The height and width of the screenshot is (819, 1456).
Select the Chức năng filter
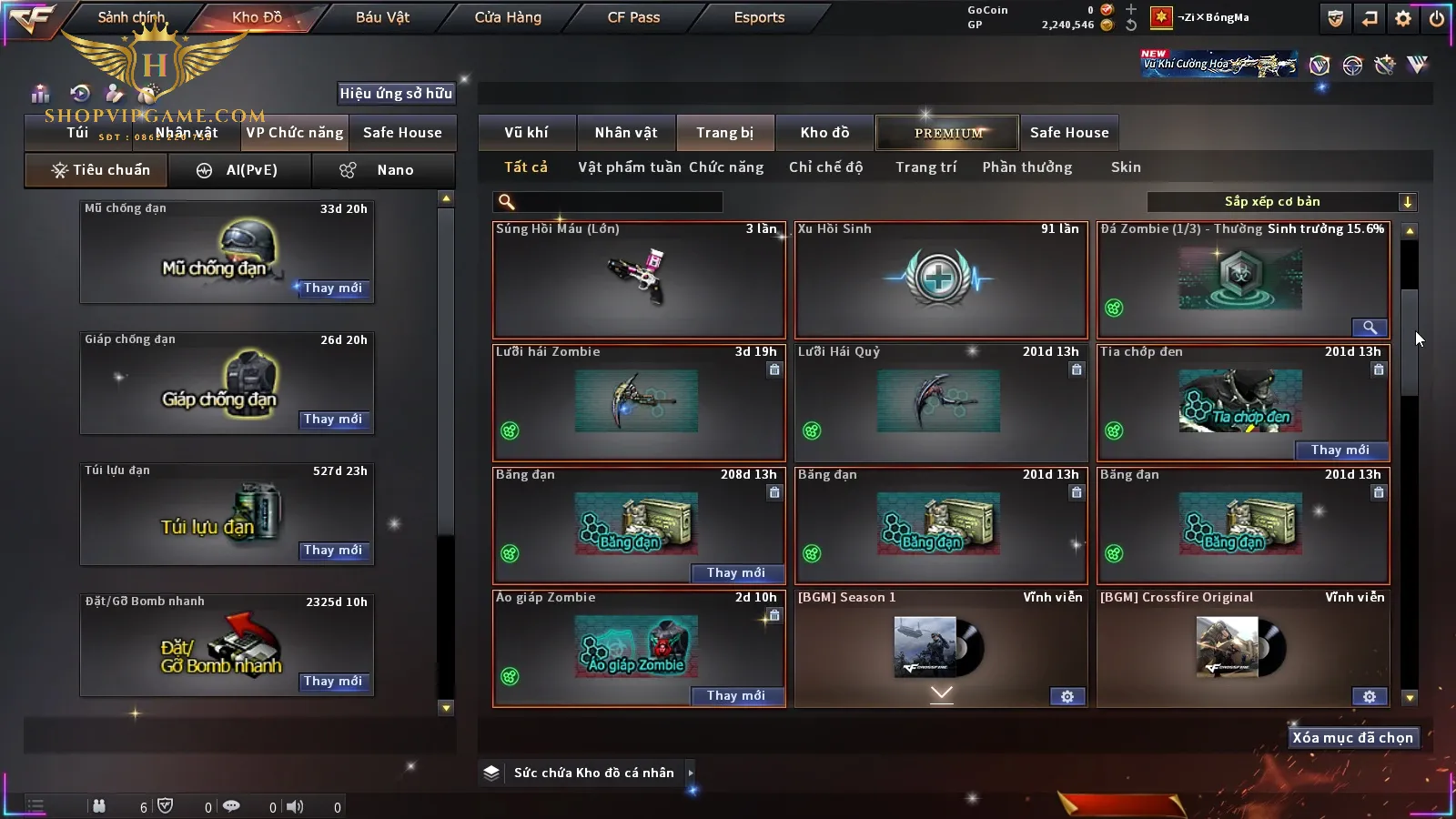click(x=726, y=167)
